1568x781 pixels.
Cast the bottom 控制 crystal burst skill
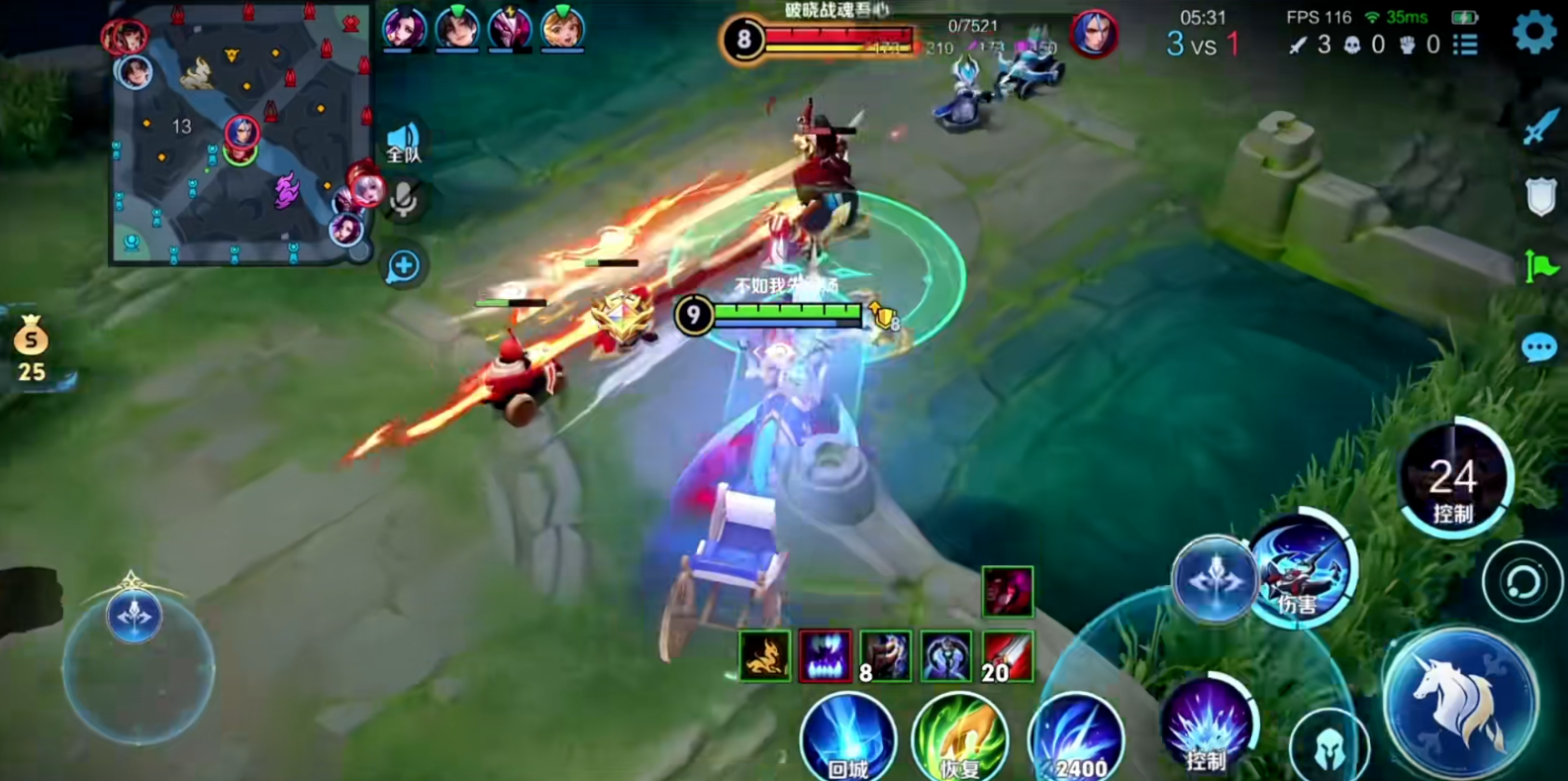click(1208, 728)
